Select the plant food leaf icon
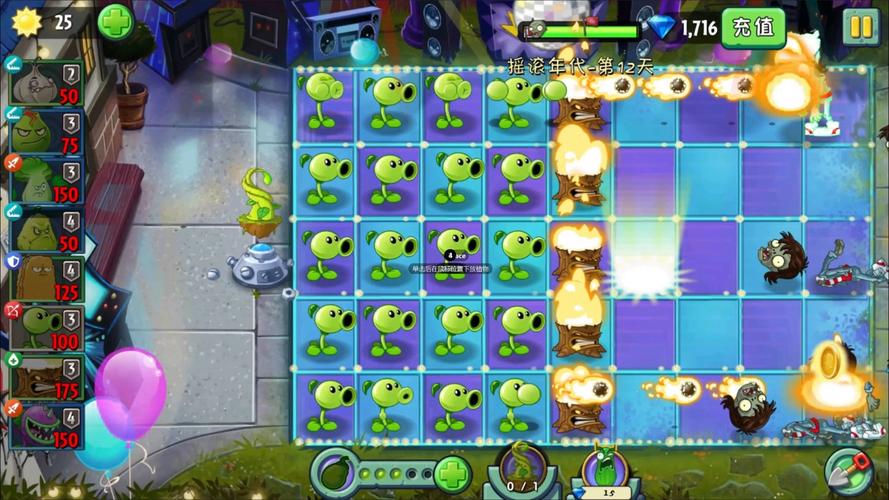Image resolution: width=889 pixels, height=500 pixels. 336,472
